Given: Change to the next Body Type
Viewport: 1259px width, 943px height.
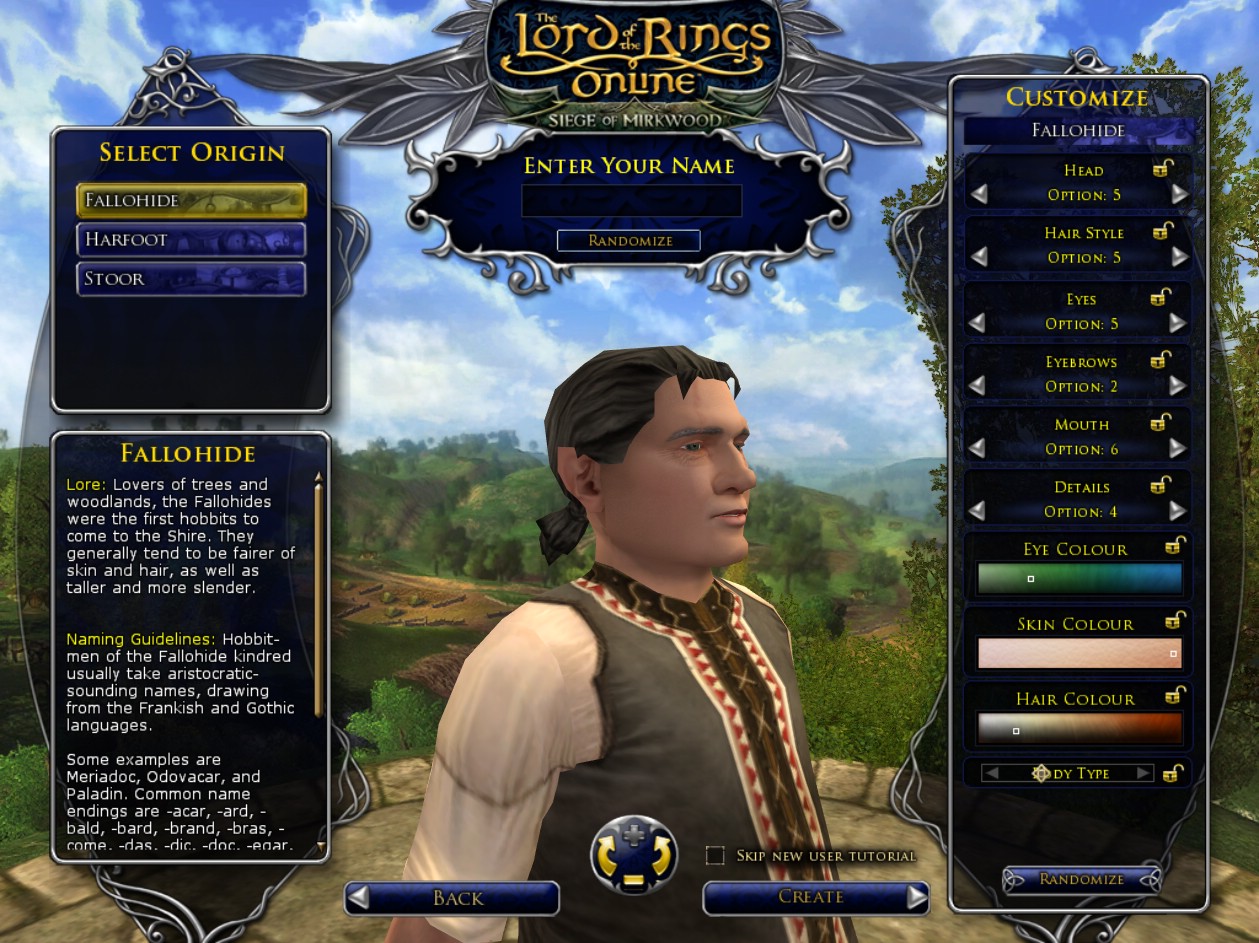Looking at the screenshot, I should (1143, 773).
